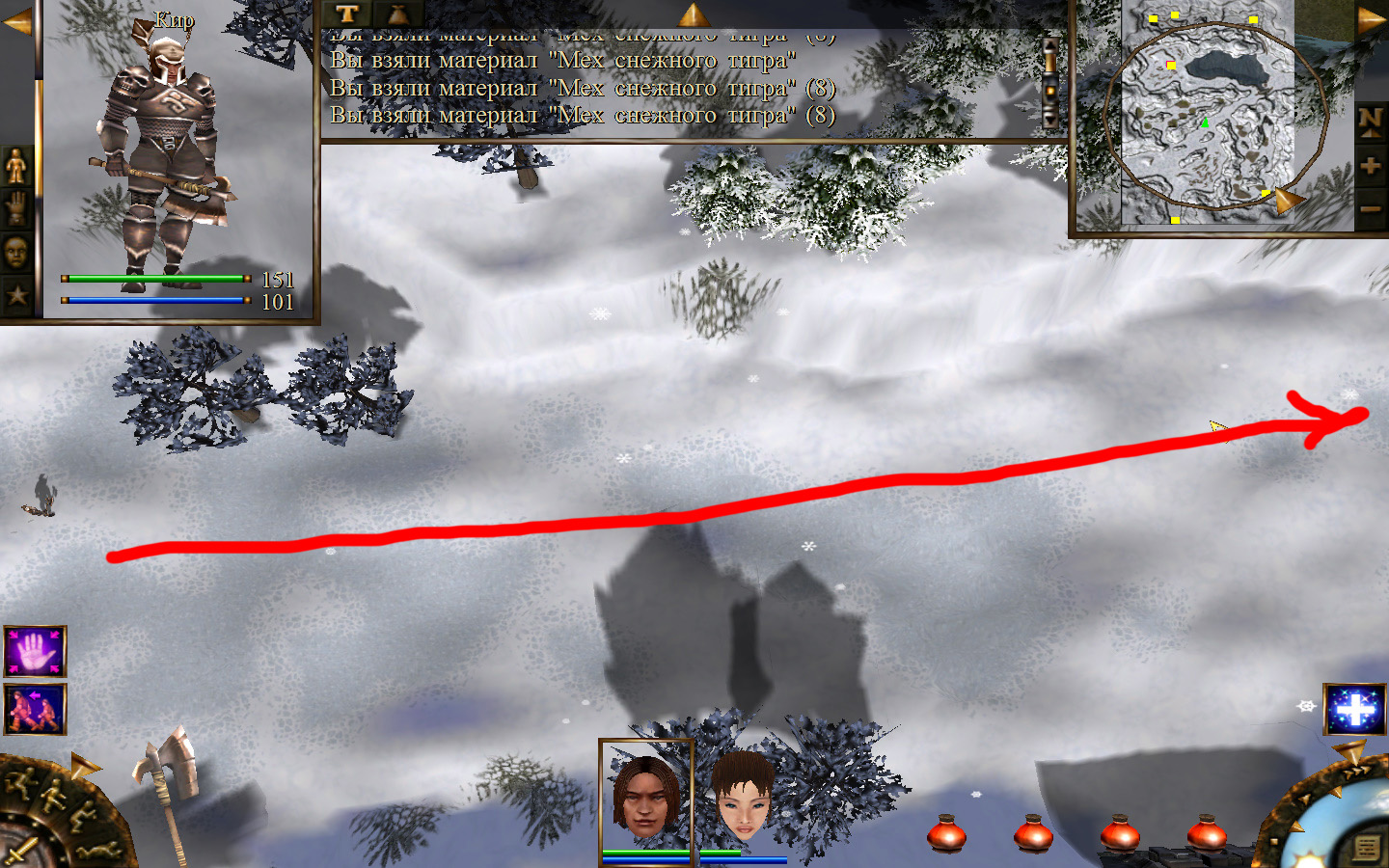Open the hand icon sidebar tab
Image resolution: width=1389 pixels, height=868 pixels.
16,208
